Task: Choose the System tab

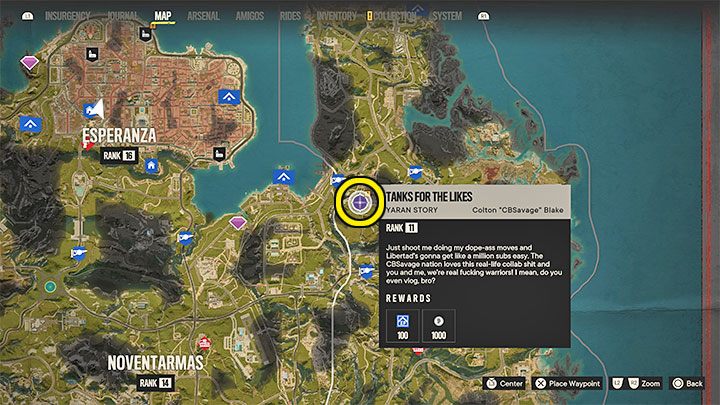Action: (x=447, y=16)
